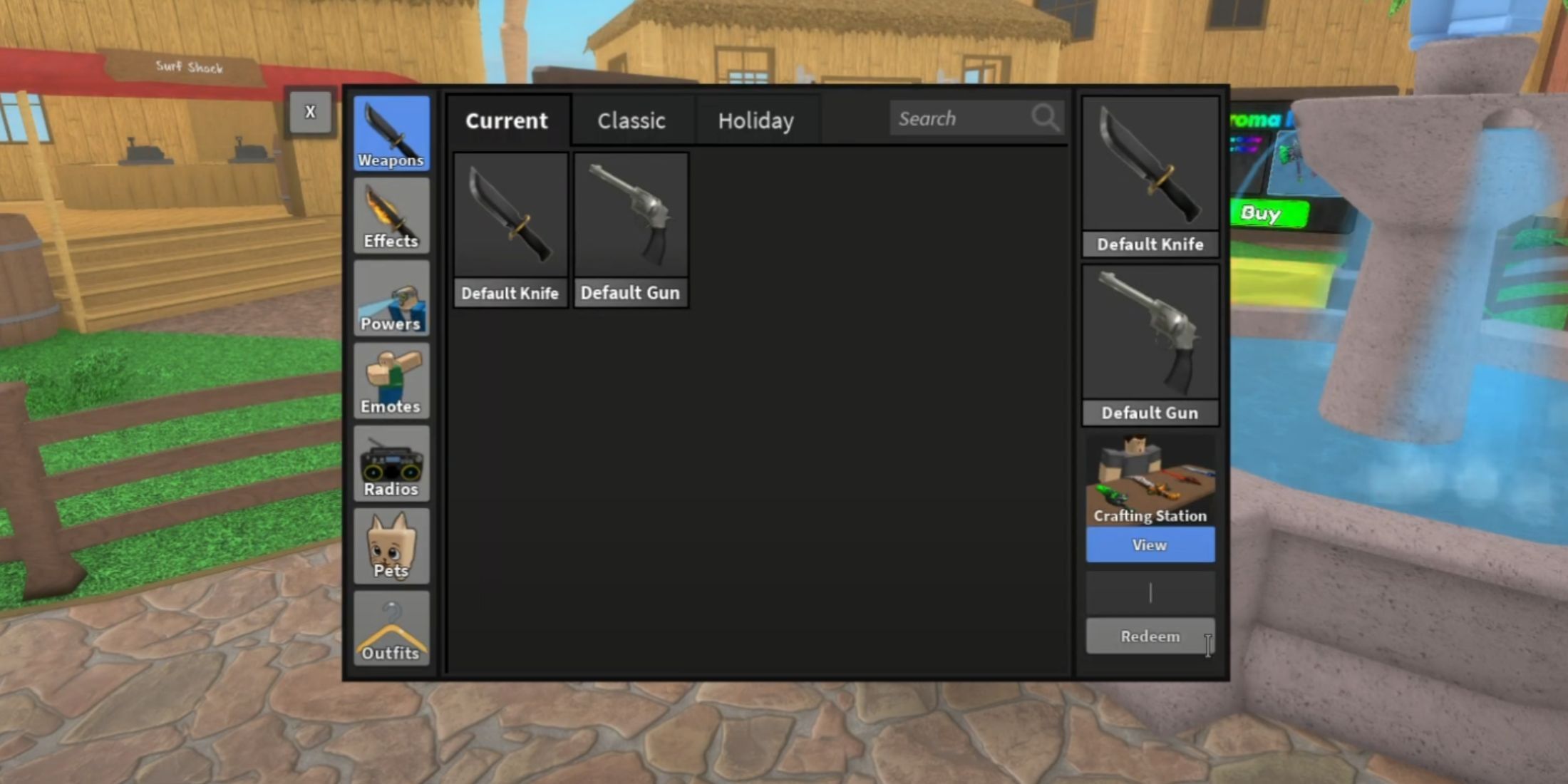Click inside the code entry field above Redeem
Viewport: 1568px width, 784px height.
1150,592
